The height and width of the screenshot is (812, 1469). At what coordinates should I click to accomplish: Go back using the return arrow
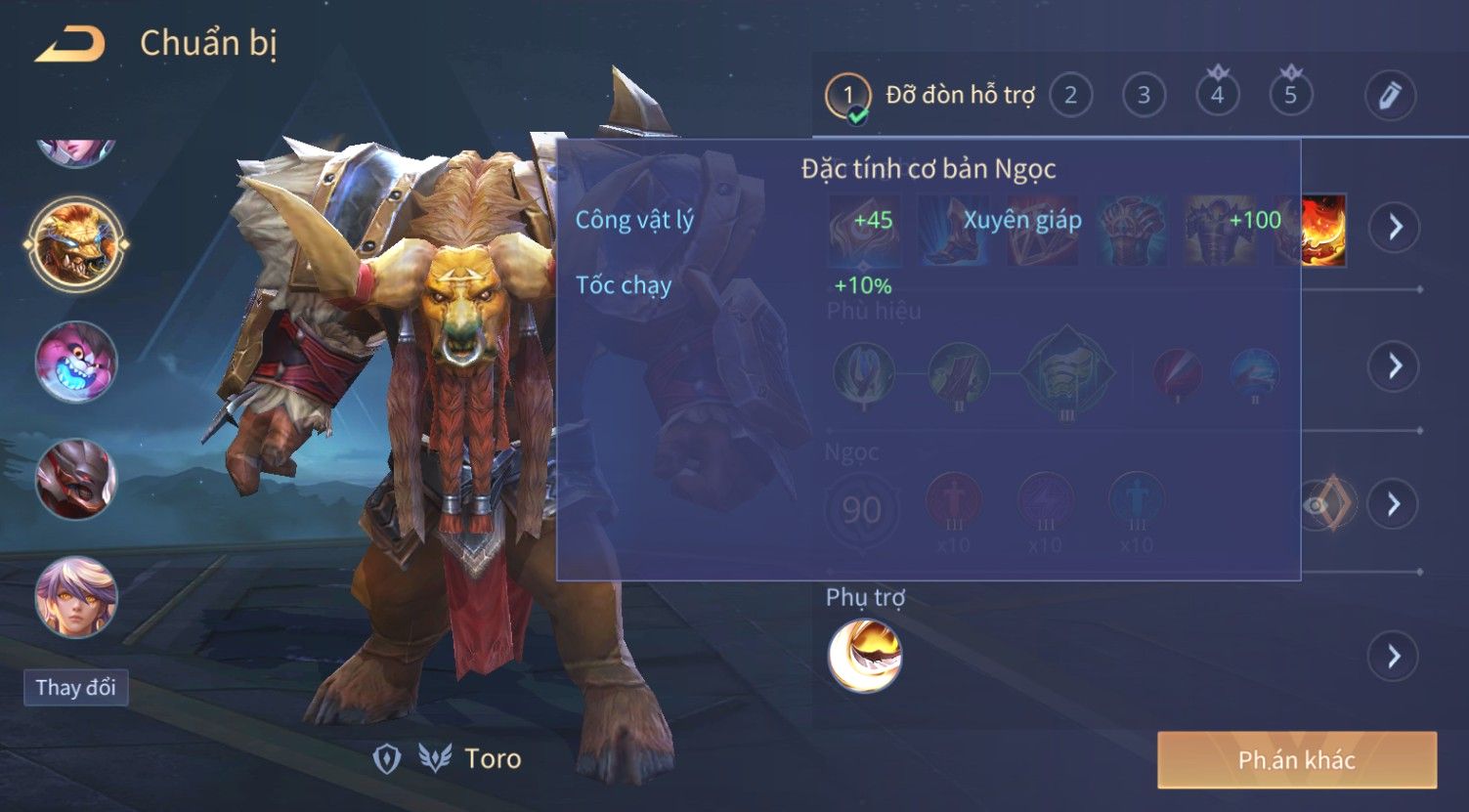[x=70, y=45]
